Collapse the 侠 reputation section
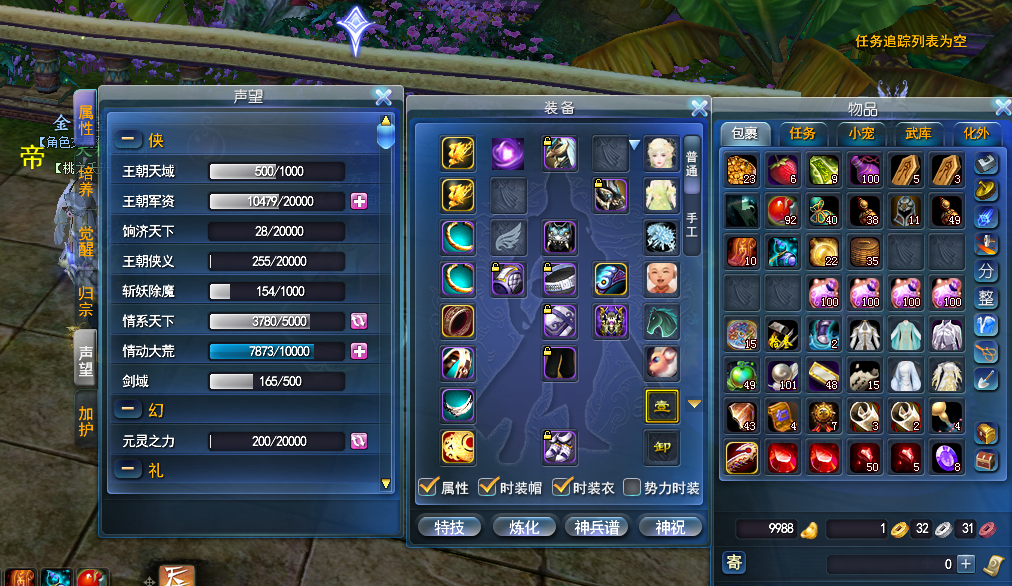The image size is (1012, 586). [127, 140]
